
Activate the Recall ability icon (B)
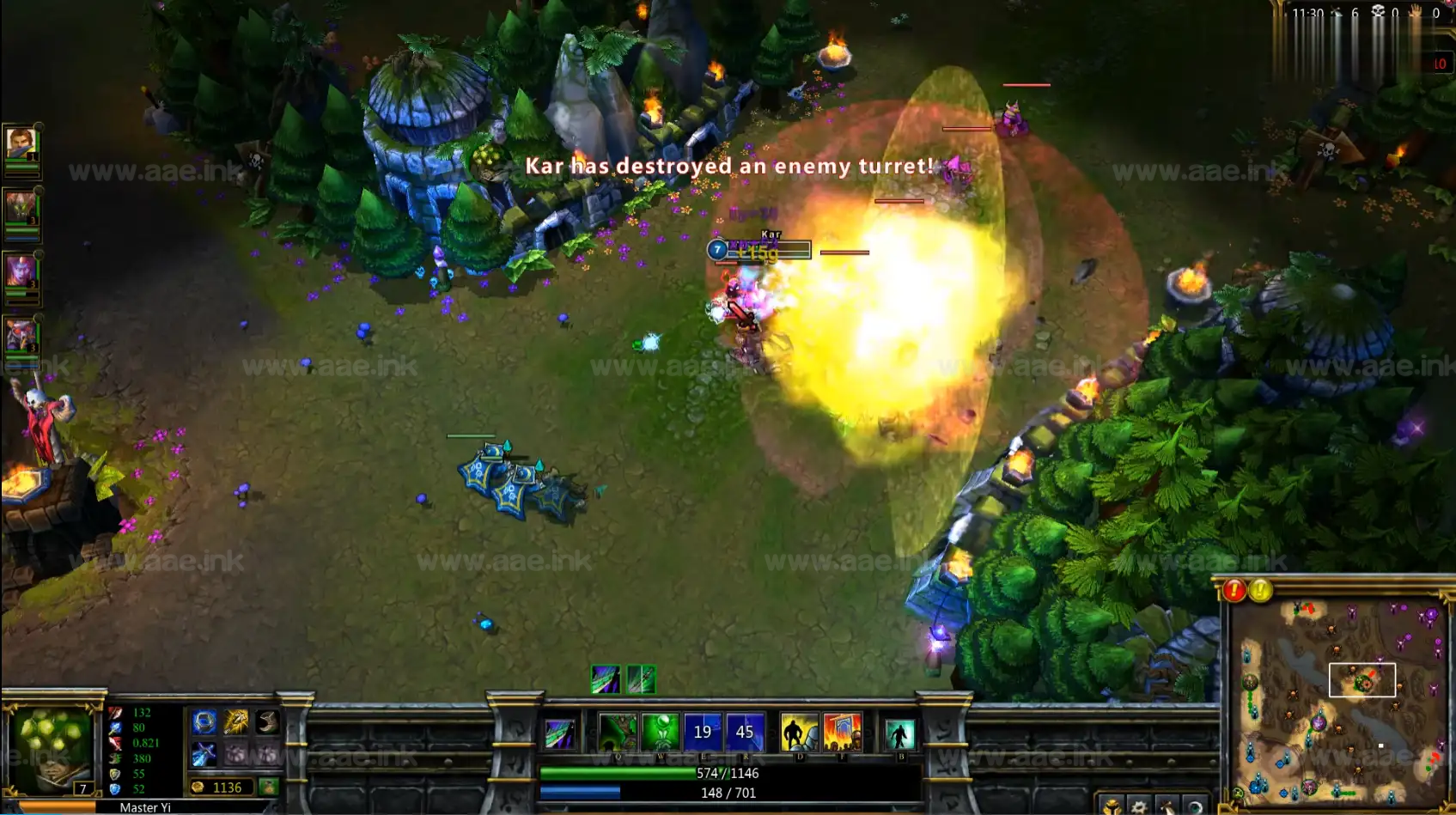pyautogui.click(x=899, y=734)
